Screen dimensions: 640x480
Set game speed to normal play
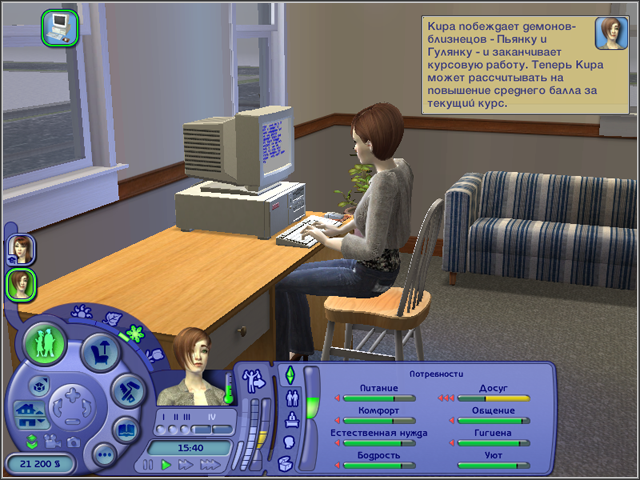166,465
